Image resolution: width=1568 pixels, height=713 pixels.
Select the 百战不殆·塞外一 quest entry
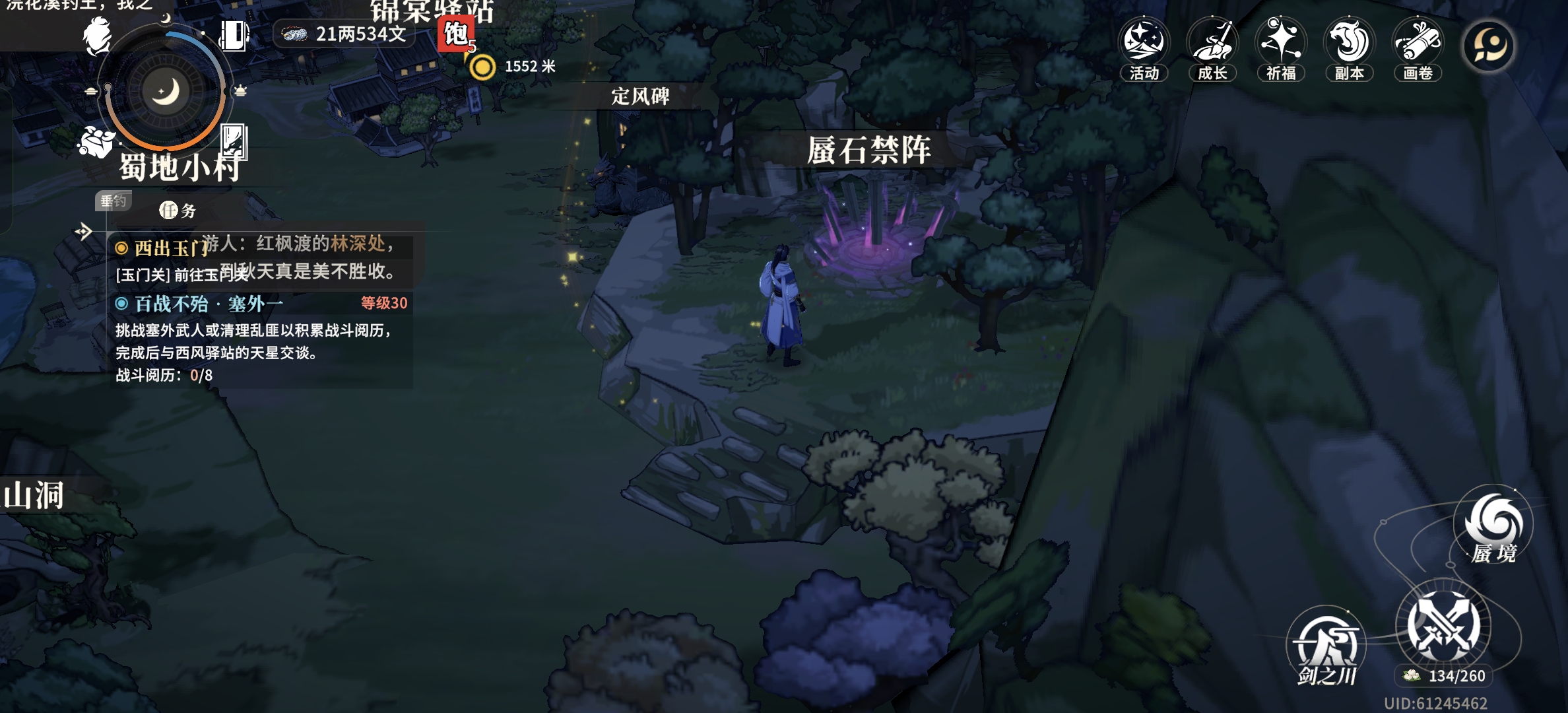tap(209, 304)
